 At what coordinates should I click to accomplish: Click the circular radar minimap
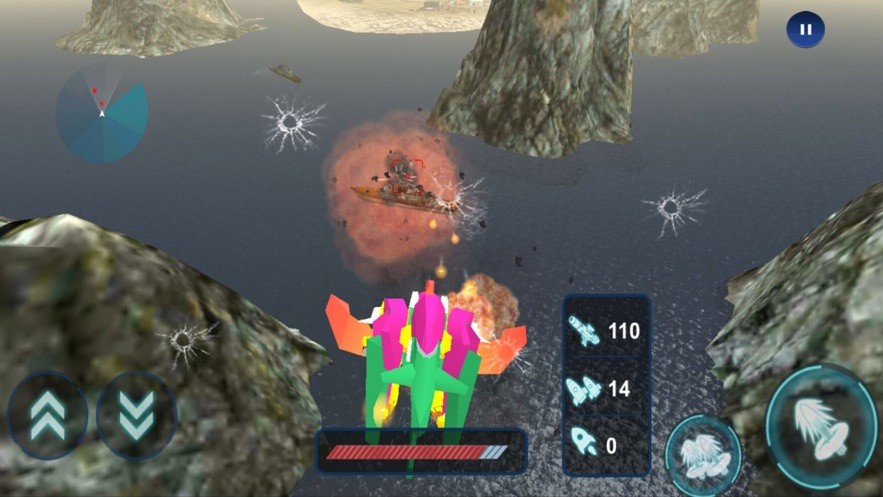click(x=102, y=114)
